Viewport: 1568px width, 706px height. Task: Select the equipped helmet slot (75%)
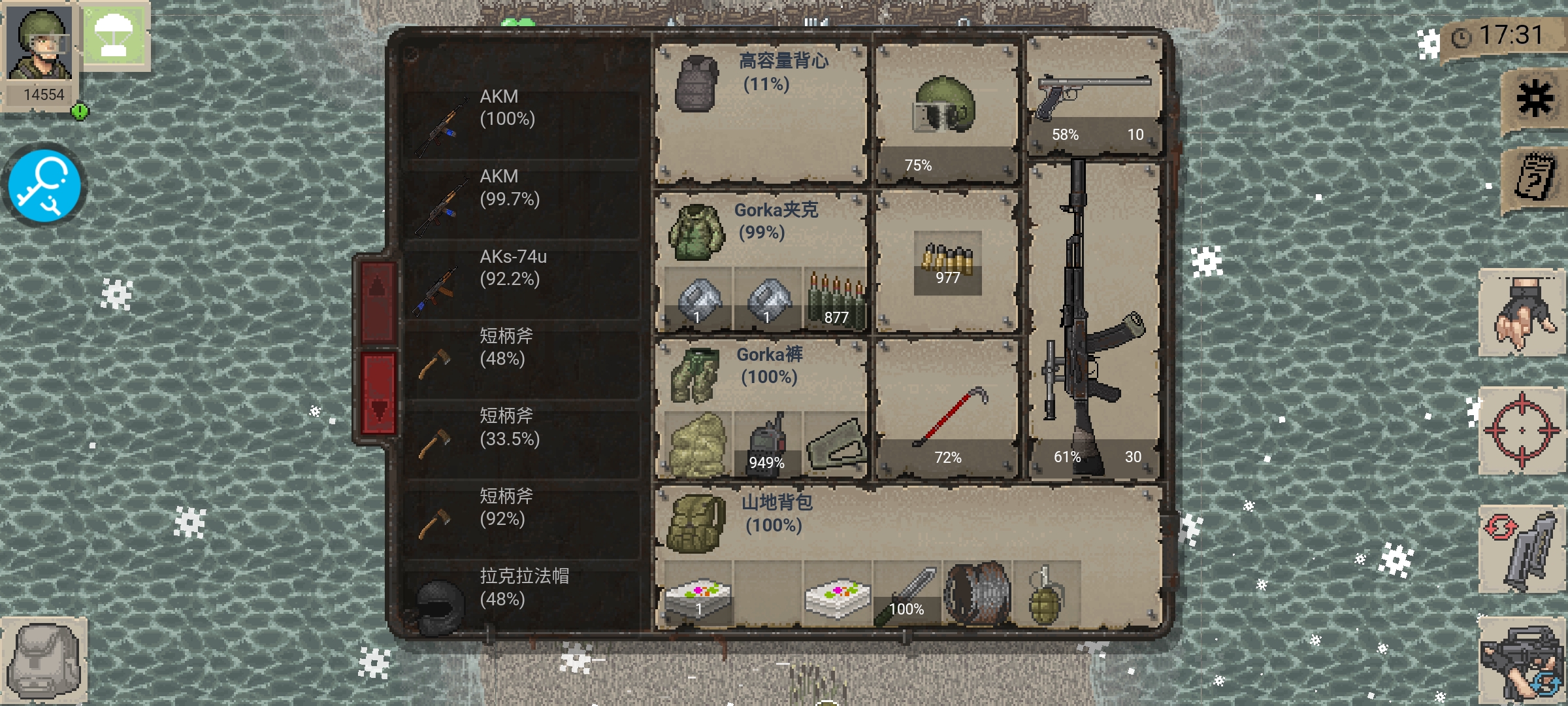[945, 112]
